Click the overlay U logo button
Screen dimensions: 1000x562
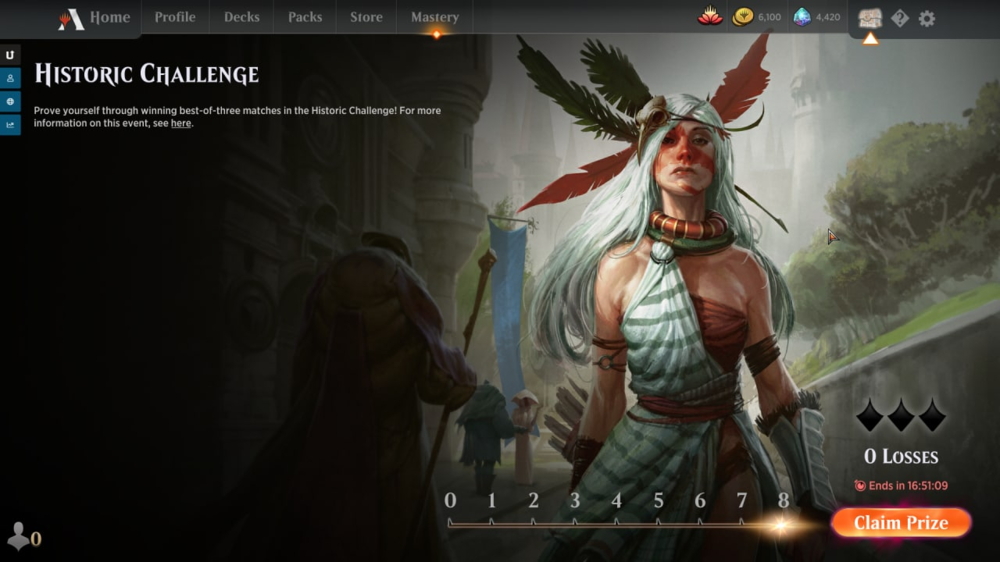click(10, 55)
